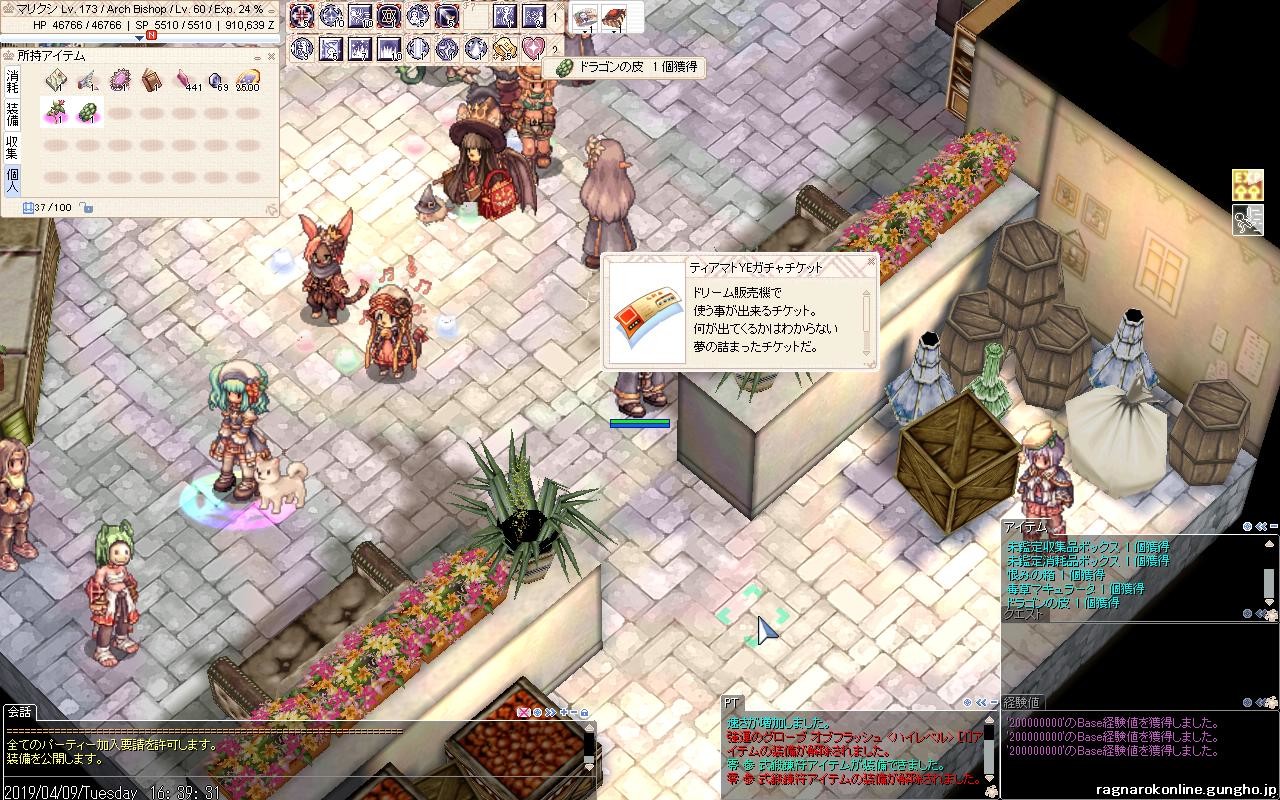Click the アイテム item log tab
This screenshot has height=800, width=1280.
1025,527
